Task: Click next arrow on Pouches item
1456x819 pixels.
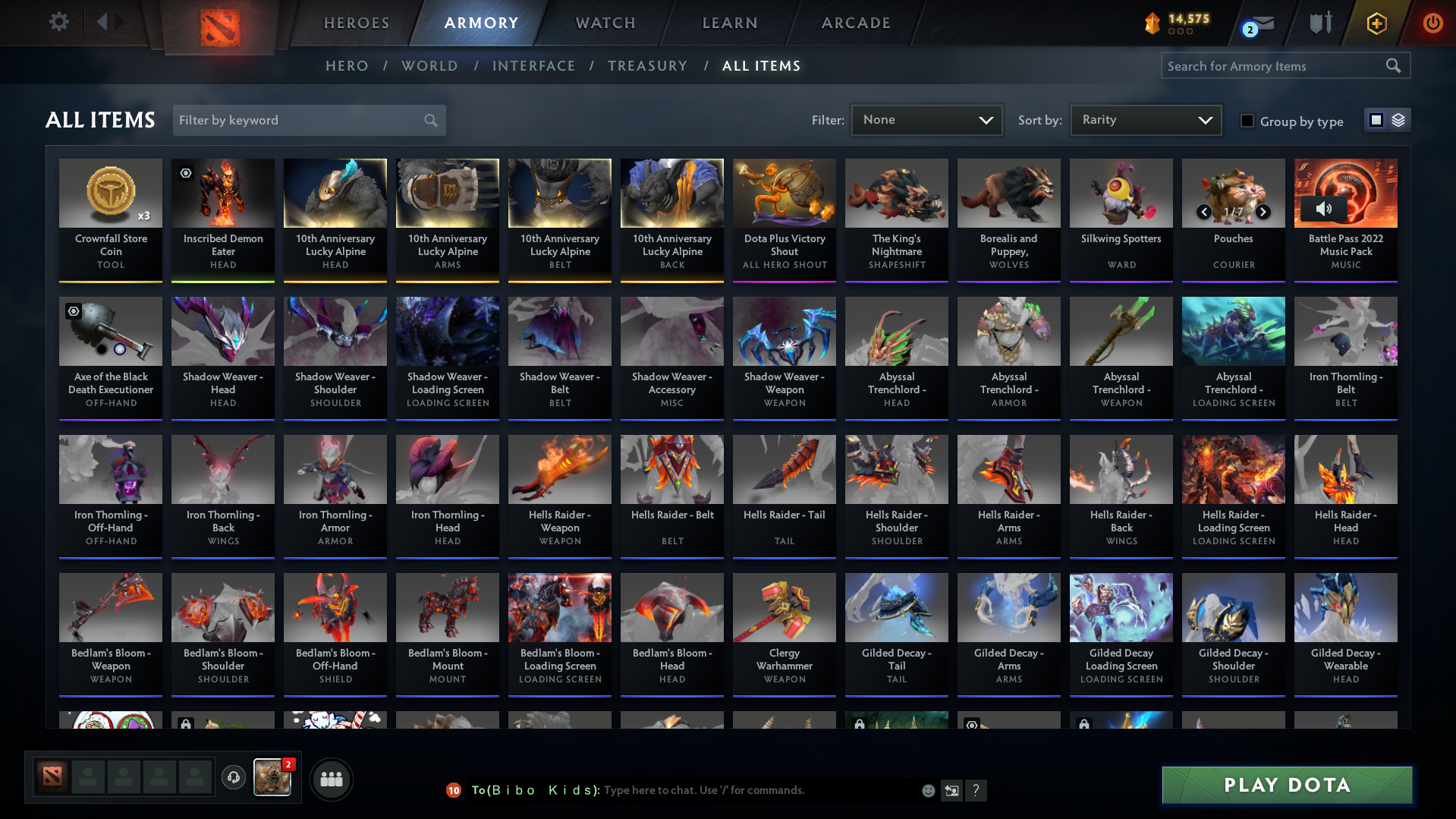Action: pos(1263,213)
